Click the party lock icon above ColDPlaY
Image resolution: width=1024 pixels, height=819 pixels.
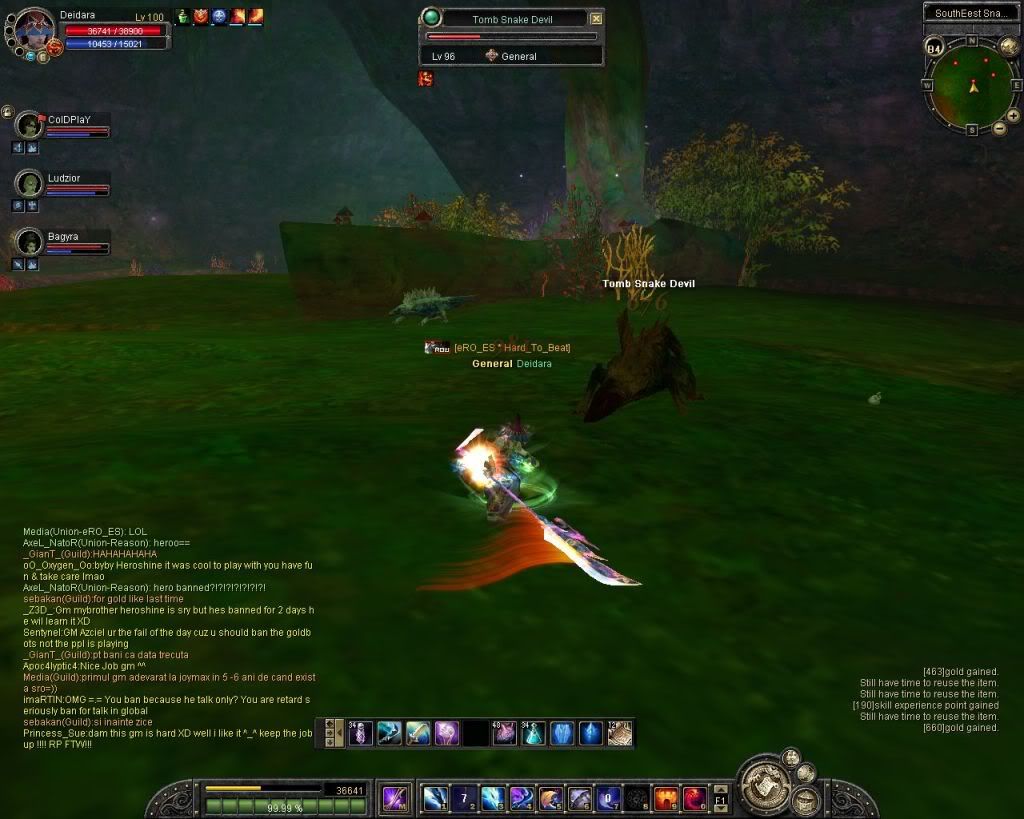(x=7, y=111)
